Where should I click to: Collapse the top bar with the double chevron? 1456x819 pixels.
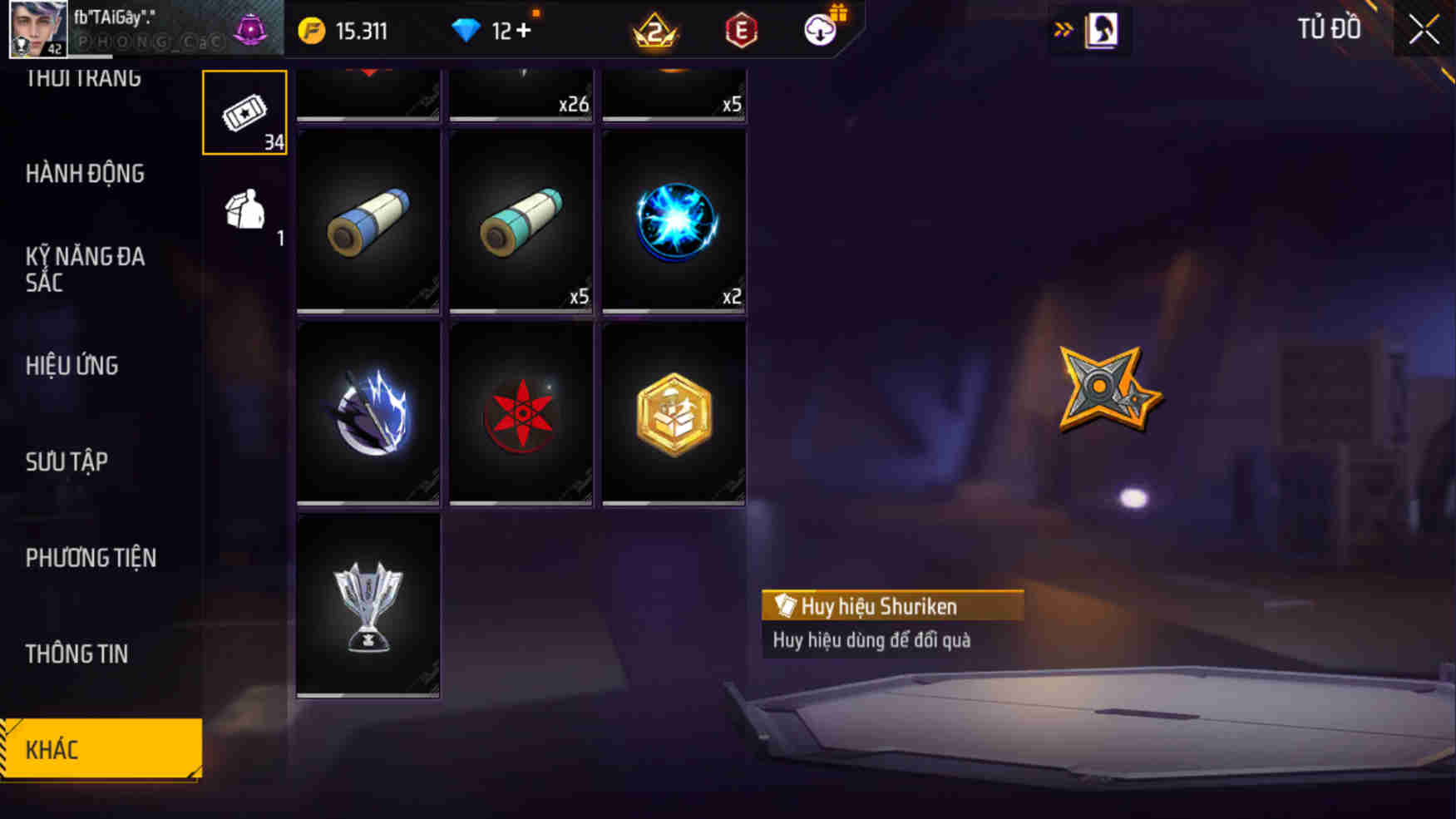[x=1064, y=27]
